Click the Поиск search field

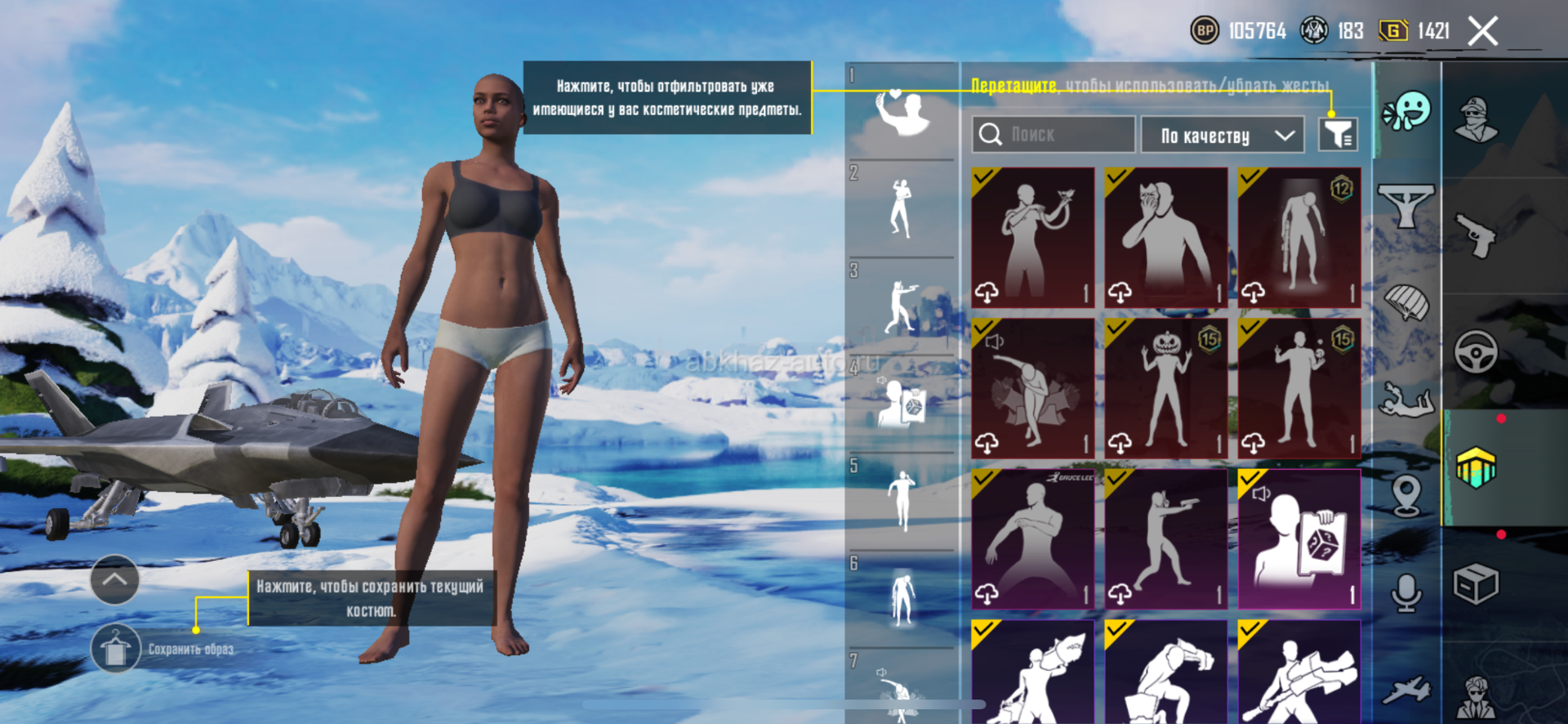1053,134
